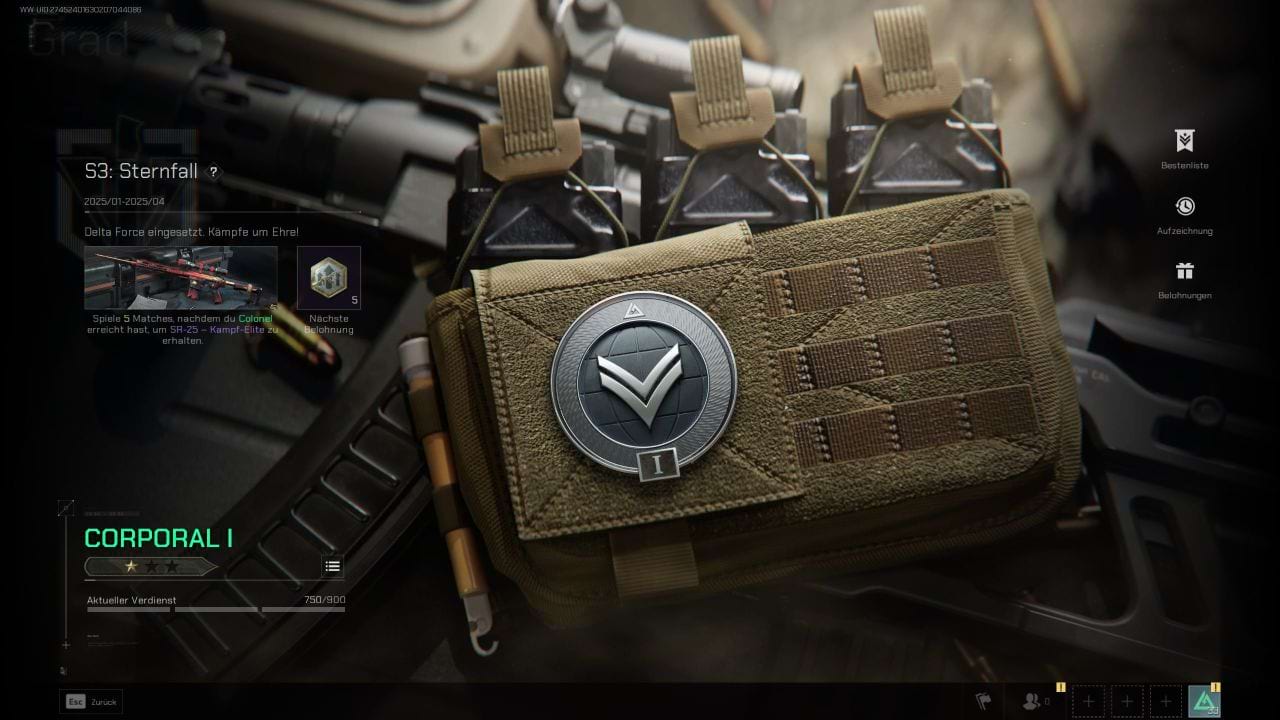Viewport: 1280px width, 720px height.
Task: Open the friends list icon near bottom
Action: (x=1030, y=701)
